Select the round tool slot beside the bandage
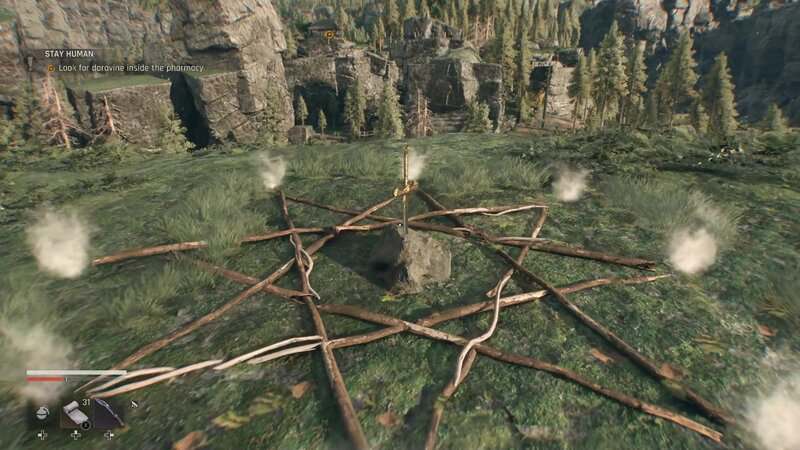800x450 pixels. coord(42,413)
